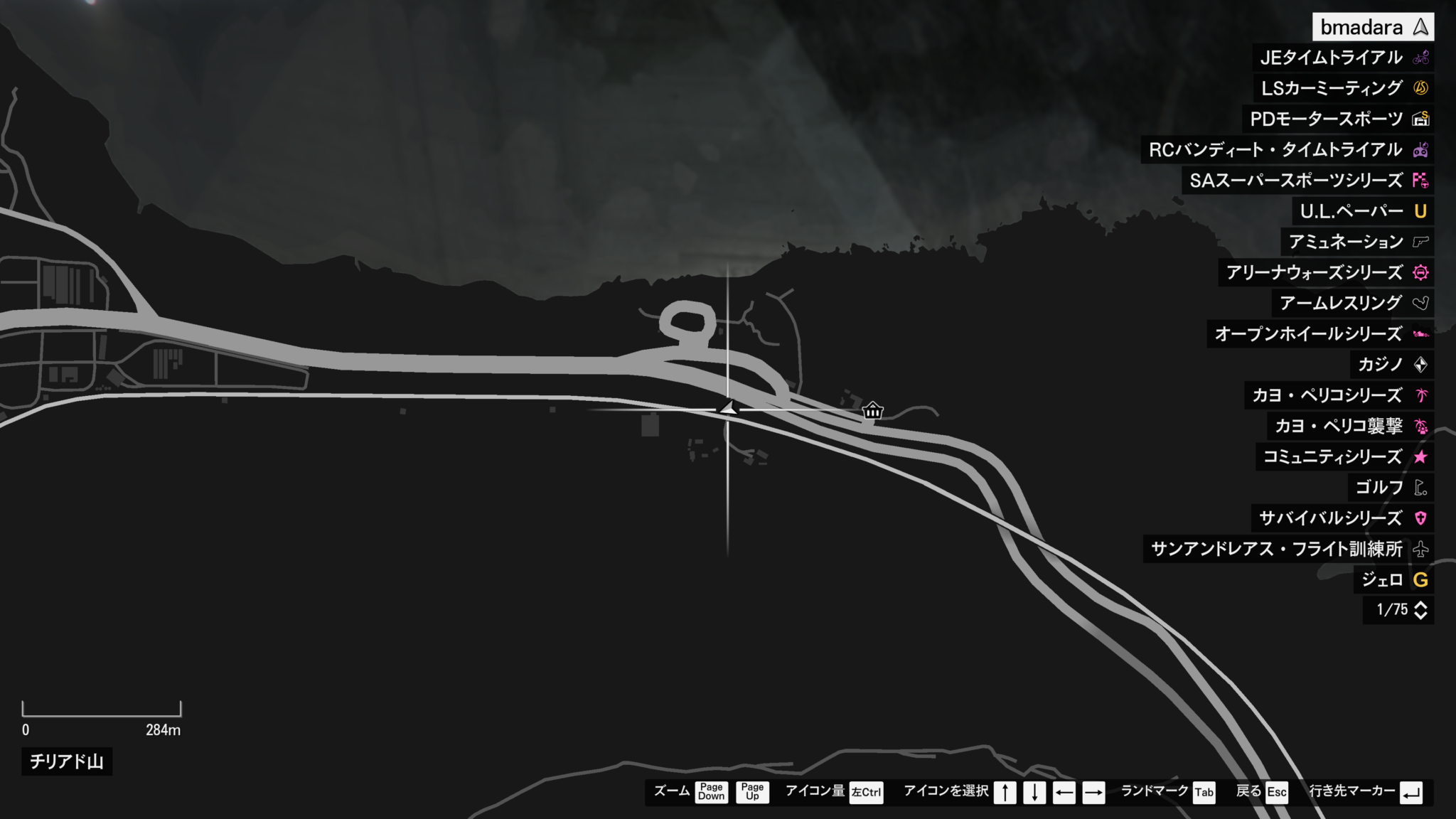The width and height of the screenshot is (1456, 819).
Task: Click the shop basket marker on the map
Action: [872, 411]
